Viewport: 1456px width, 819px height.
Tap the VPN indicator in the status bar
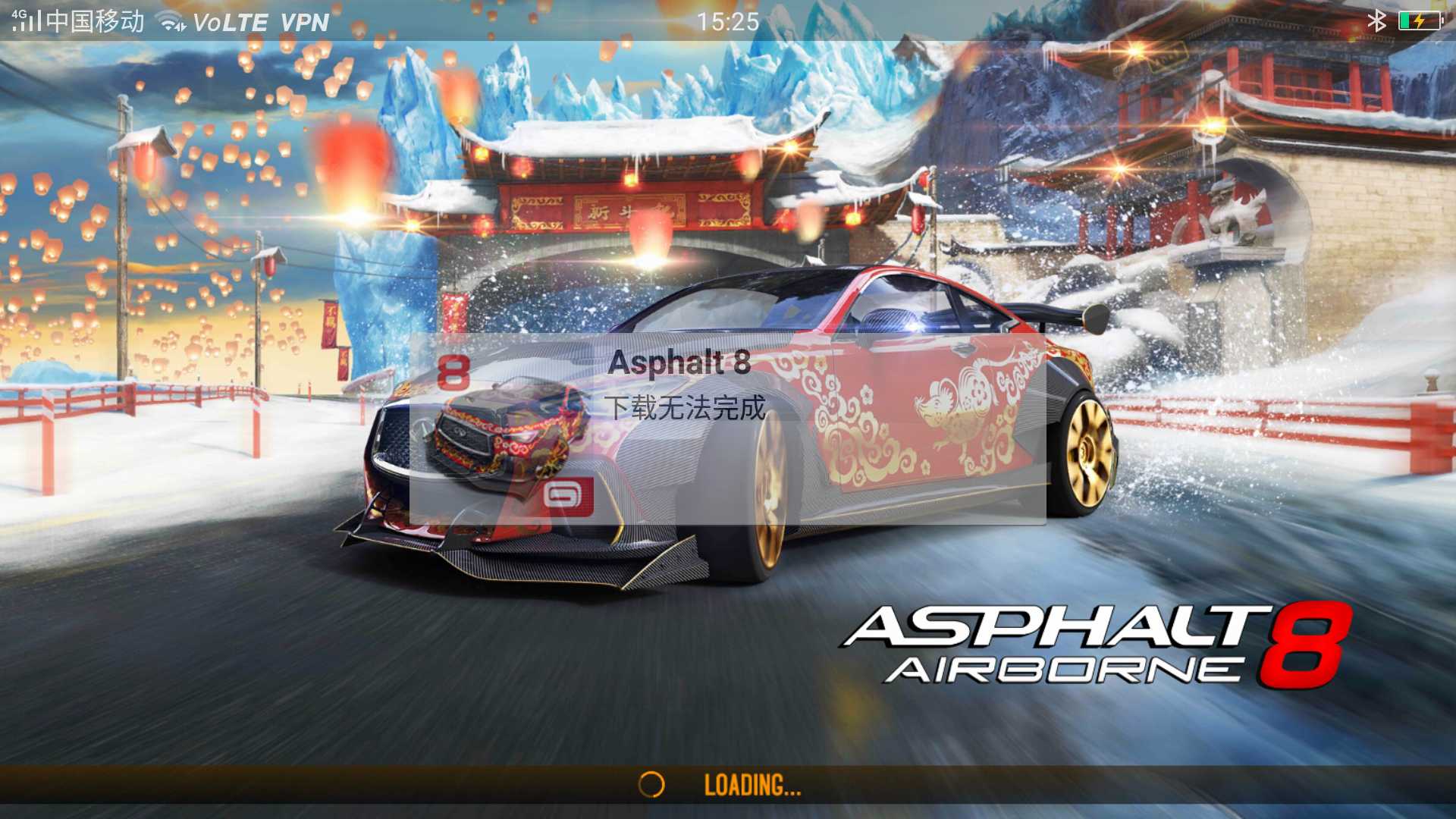pyautogui.click(x=303, y=20)
